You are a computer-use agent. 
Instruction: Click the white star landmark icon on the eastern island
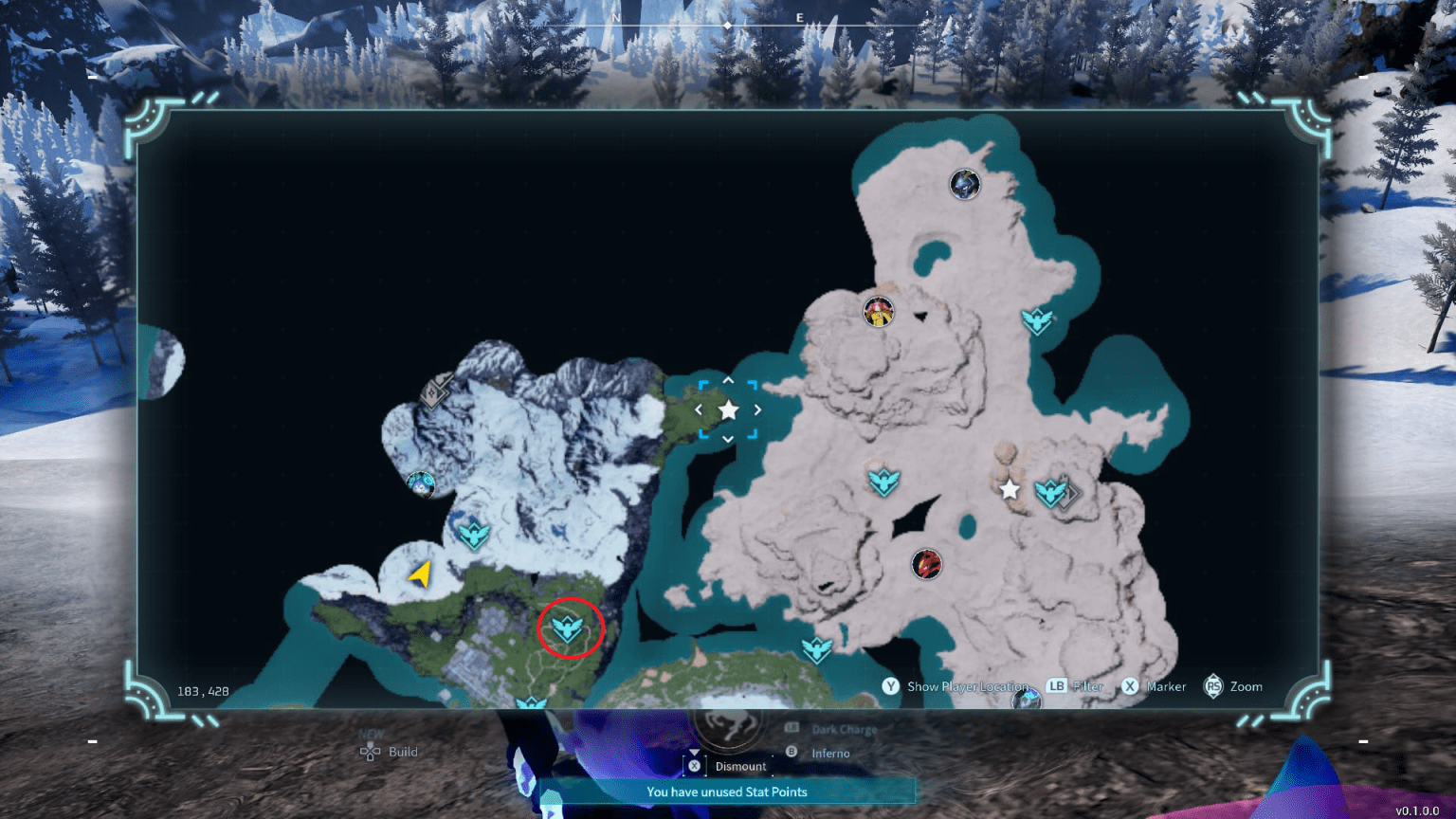(x=1009, y=490)
